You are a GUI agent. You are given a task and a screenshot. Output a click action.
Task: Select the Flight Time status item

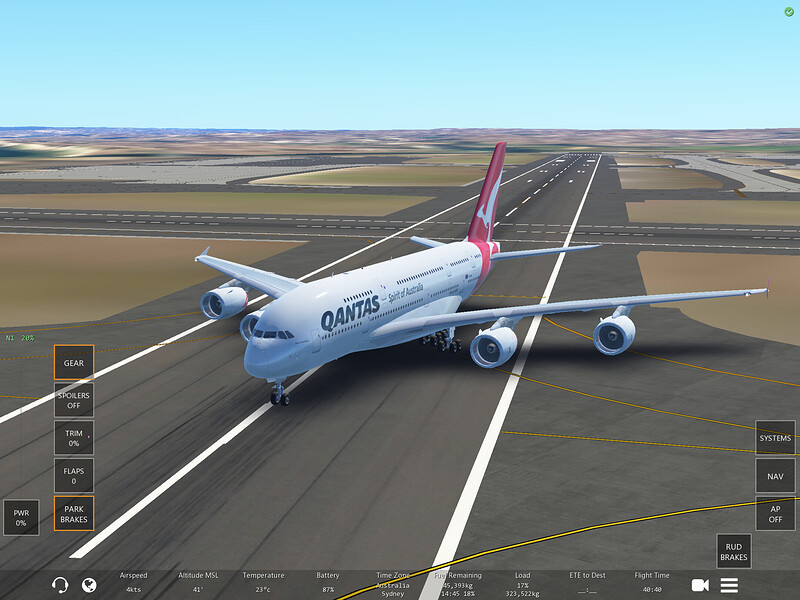[652, 582]
